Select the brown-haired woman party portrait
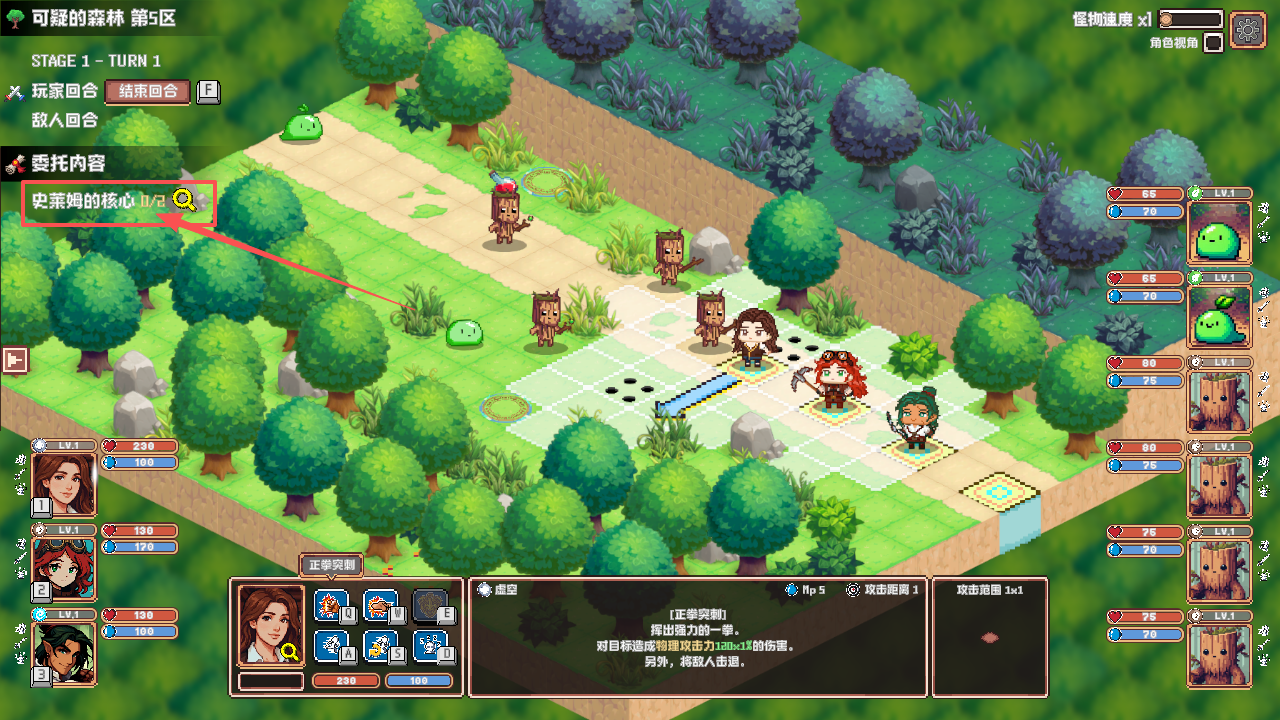 coord(64,483)
